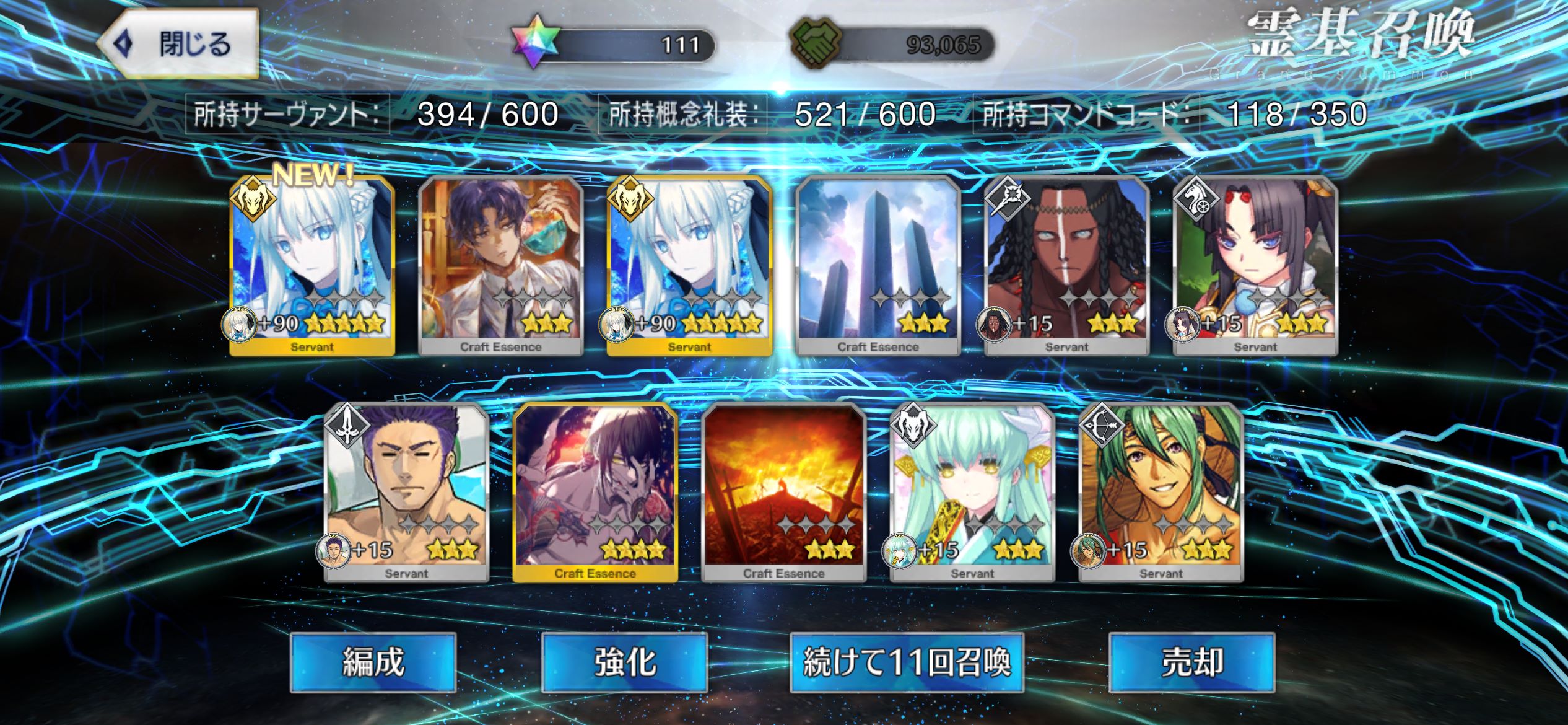Summon 11 more with 続けて11回召喚
Screen dimensions: 1568x725
(x=907, y=662)
